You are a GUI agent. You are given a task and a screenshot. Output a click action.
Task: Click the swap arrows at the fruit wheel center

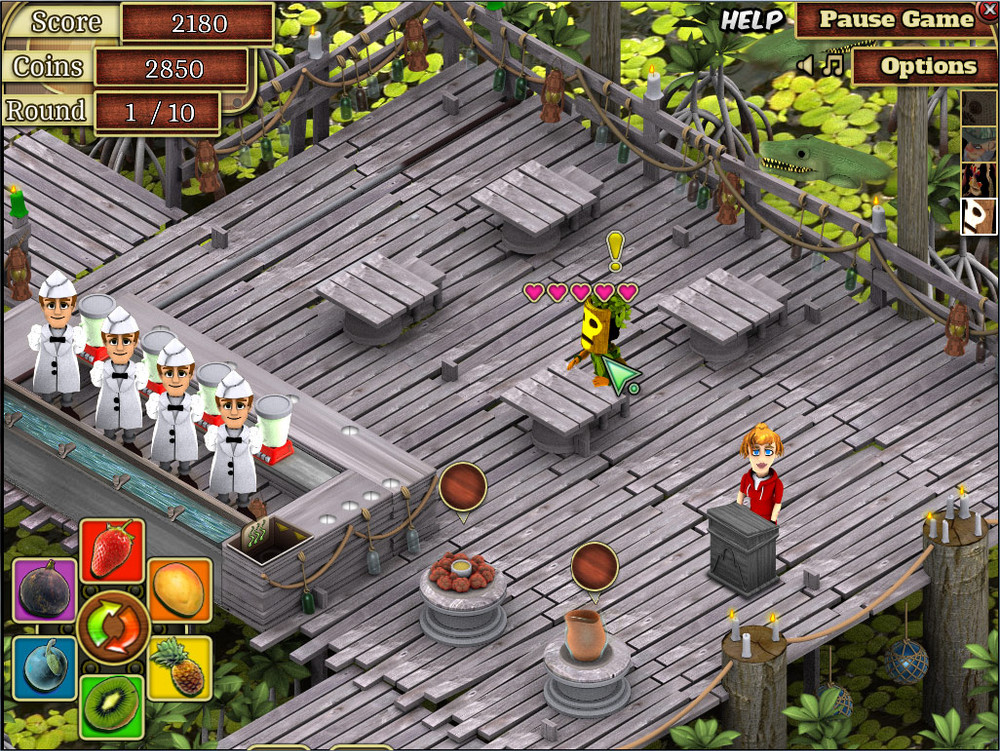coord(112,627)
